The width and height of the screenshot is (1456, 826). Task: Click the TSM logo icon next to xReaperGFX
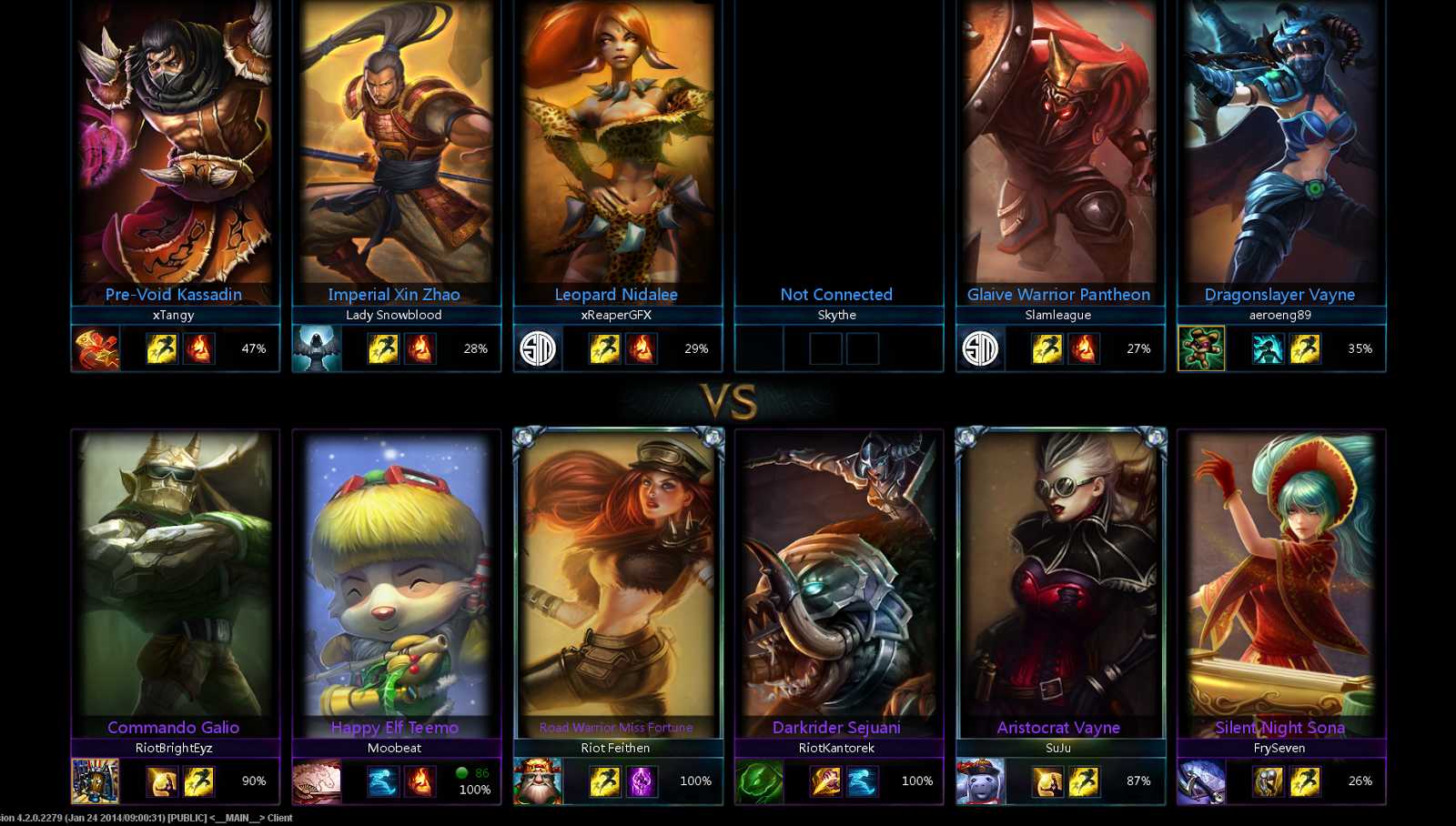click(537, 348)
